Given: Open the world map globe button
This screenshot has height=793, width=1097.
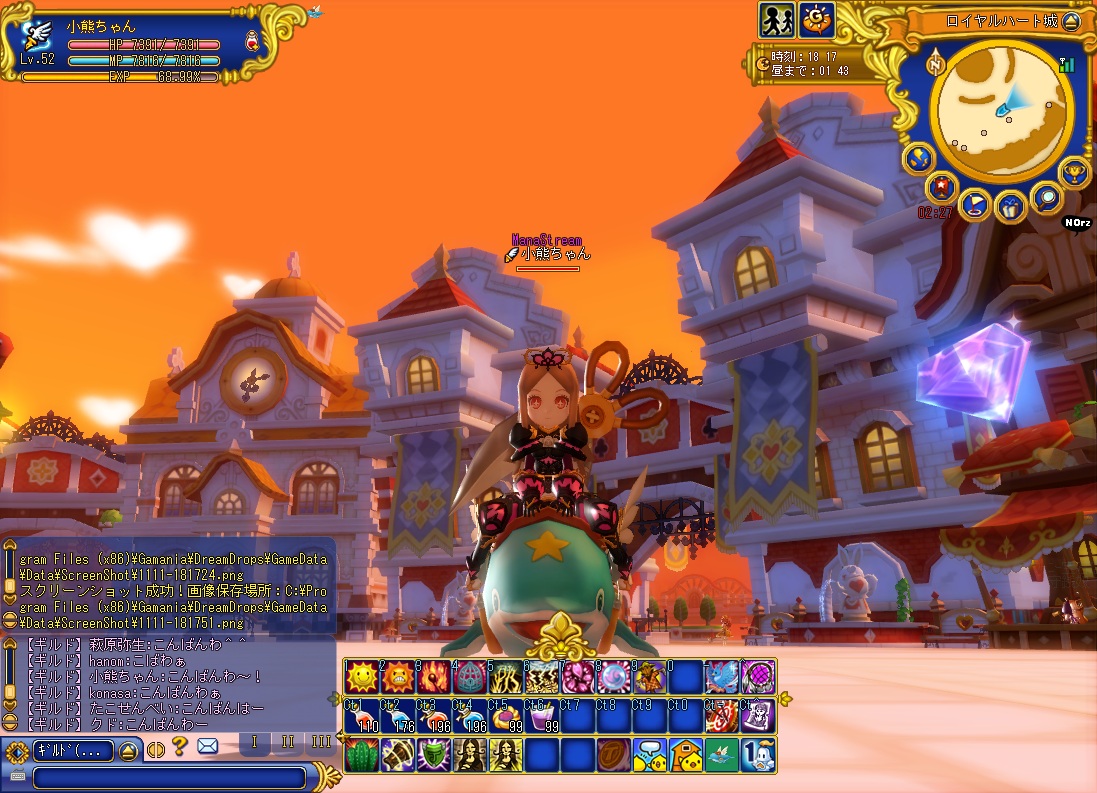Looking at the screenshot, I should [x=917, y=157].
